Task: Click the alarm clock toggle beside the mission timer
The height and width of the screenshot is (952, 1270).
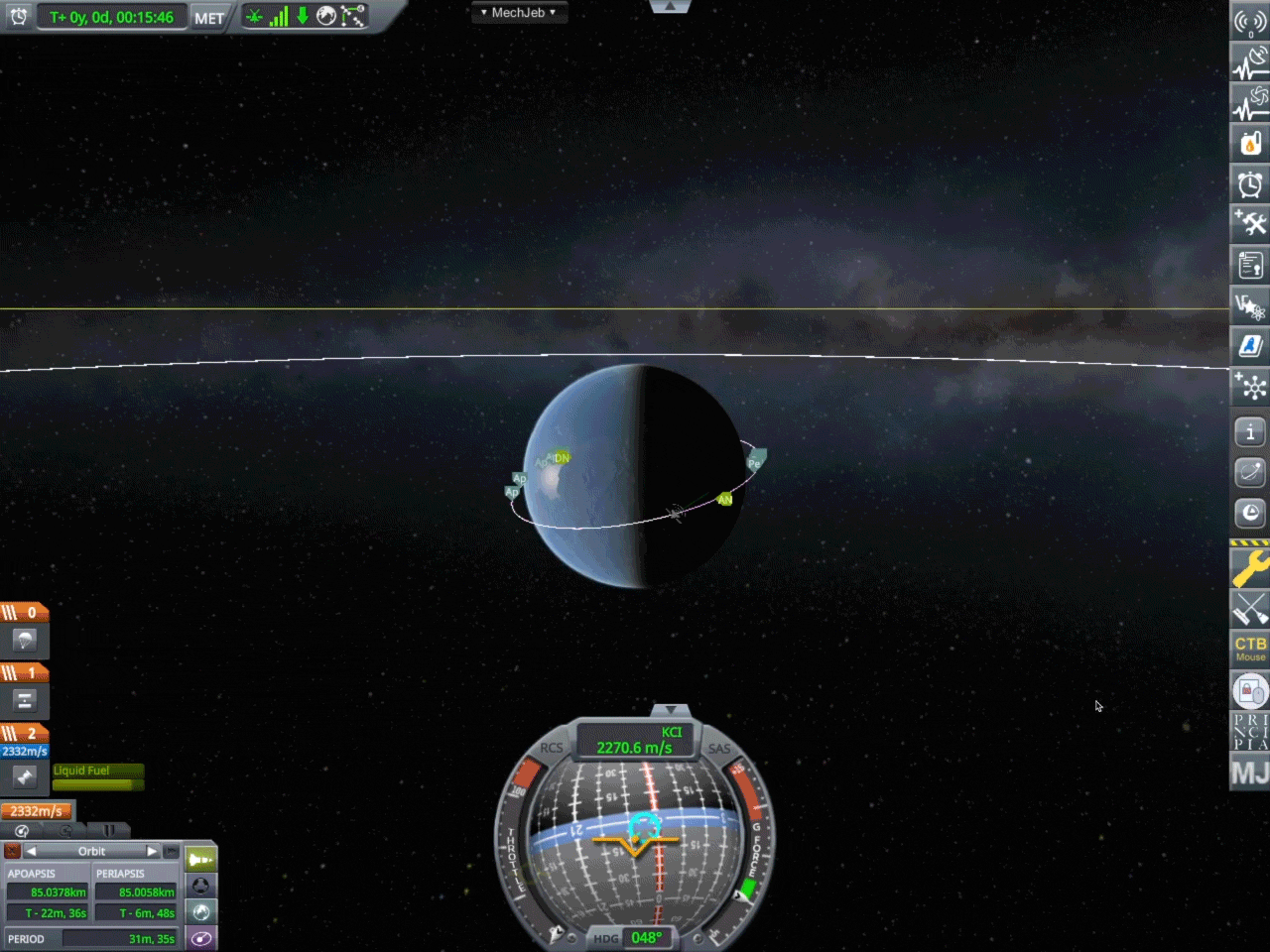Action: (19, 16)
